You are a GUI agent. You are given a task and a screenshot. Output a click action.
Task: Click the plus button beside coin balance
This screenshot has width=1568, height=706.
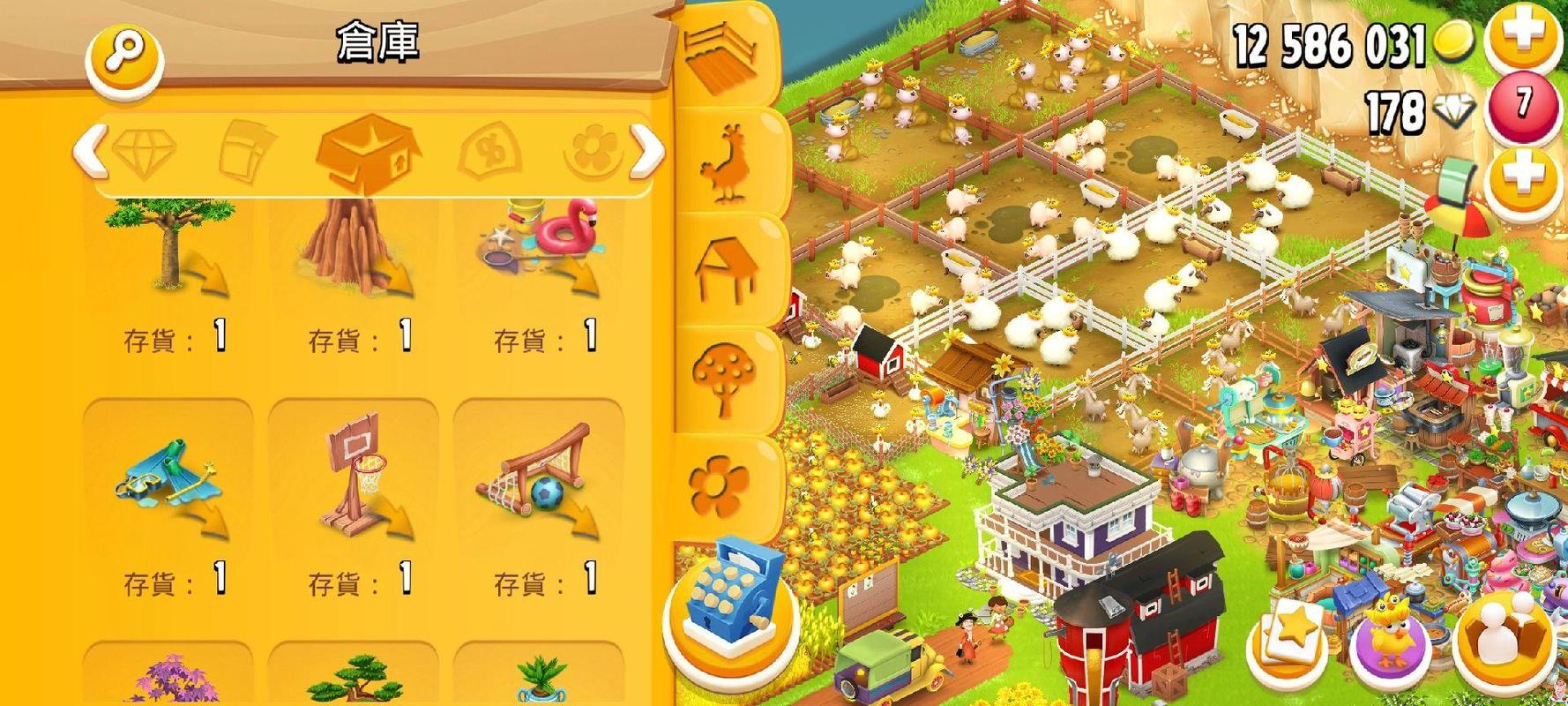(x=1526, y=35)
